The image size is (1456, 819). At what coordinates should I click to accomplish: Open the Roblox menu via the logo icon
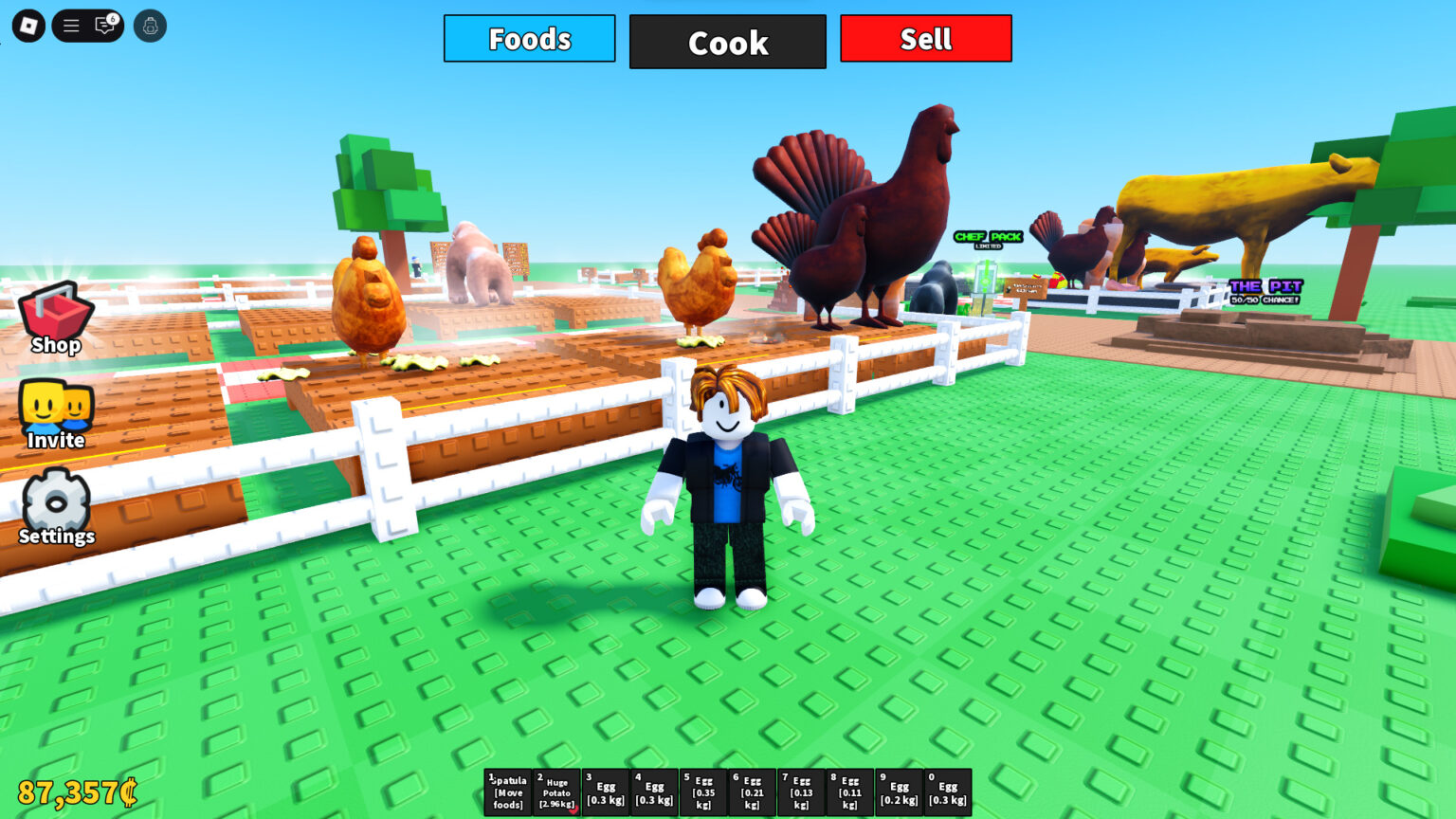[x=27, y=25]
